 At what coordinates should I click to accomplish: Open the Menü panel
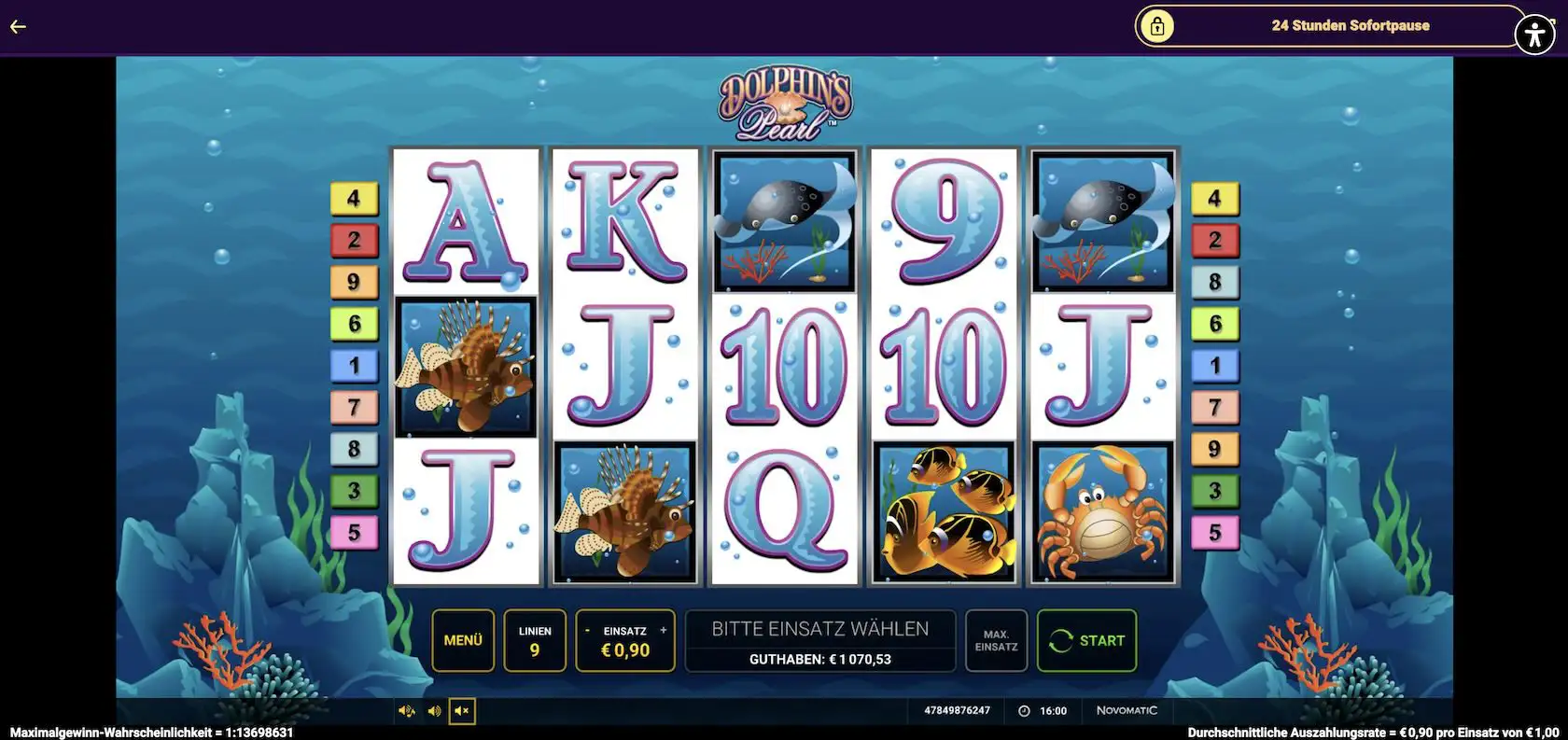(x=463, y=640)
